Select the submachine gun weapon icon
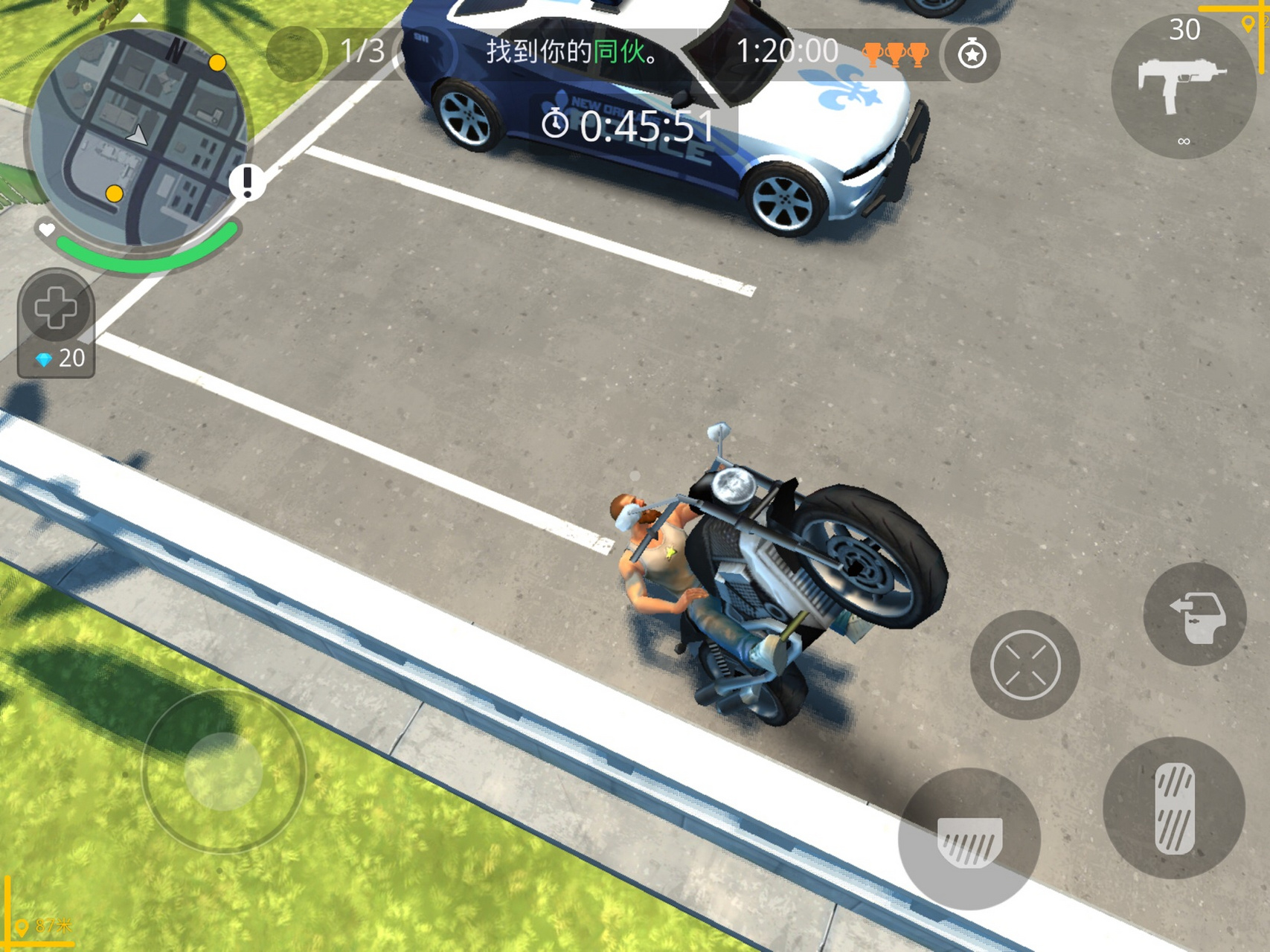Image resolution: width=1270 pixels, height=952 pixels. (1181, 86)
